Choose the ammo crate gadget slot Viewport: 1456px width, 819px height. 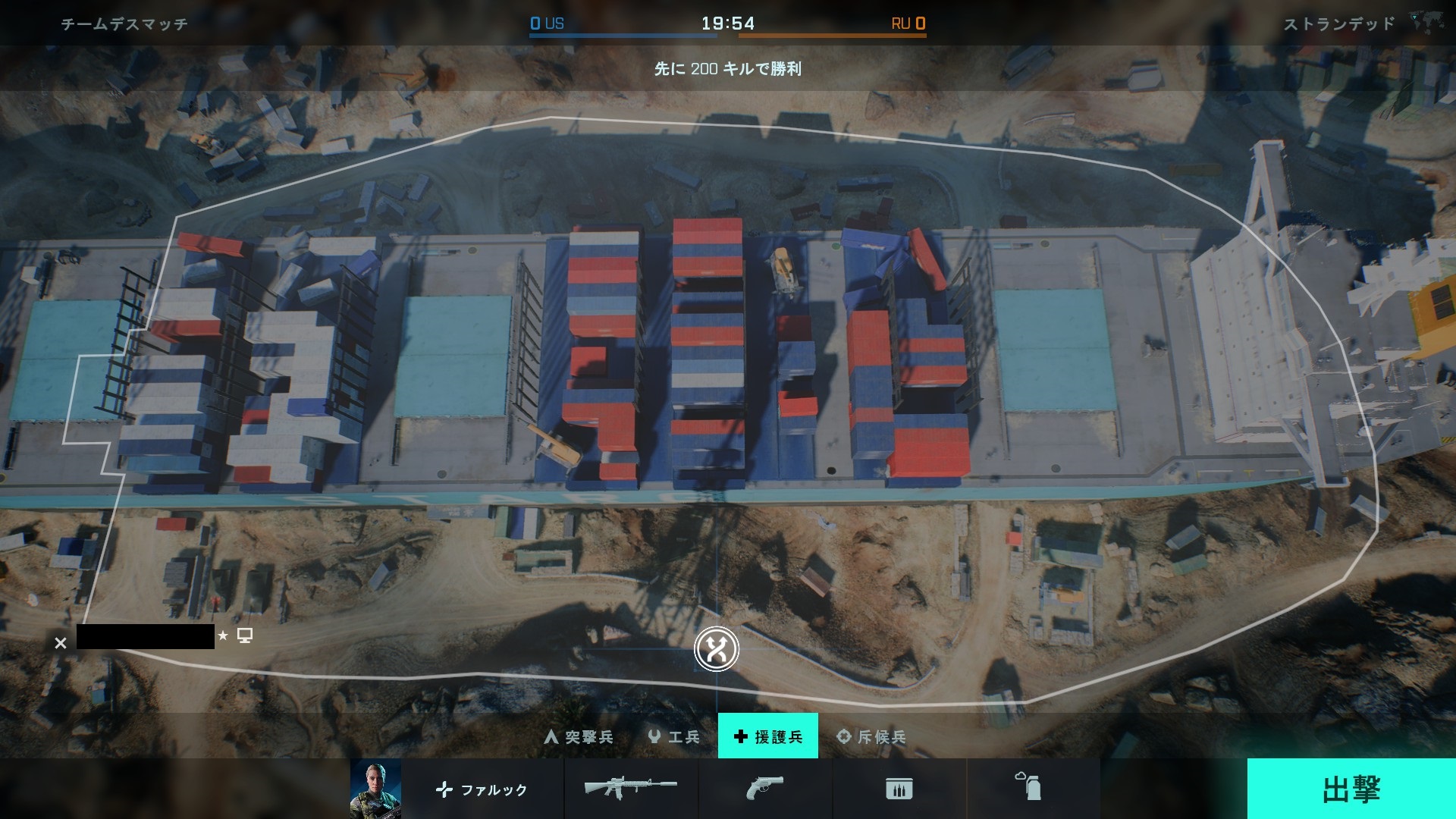click(899, 789)
